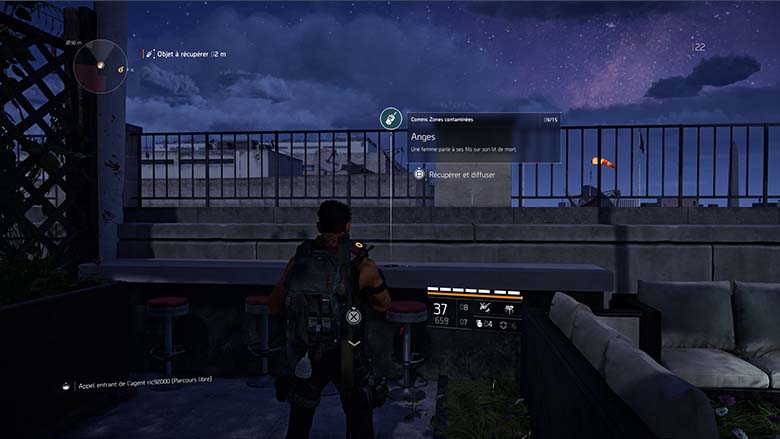Screen dimensions: 780x439
Task: Activate the turret skill icon
Action: (510, 307)
